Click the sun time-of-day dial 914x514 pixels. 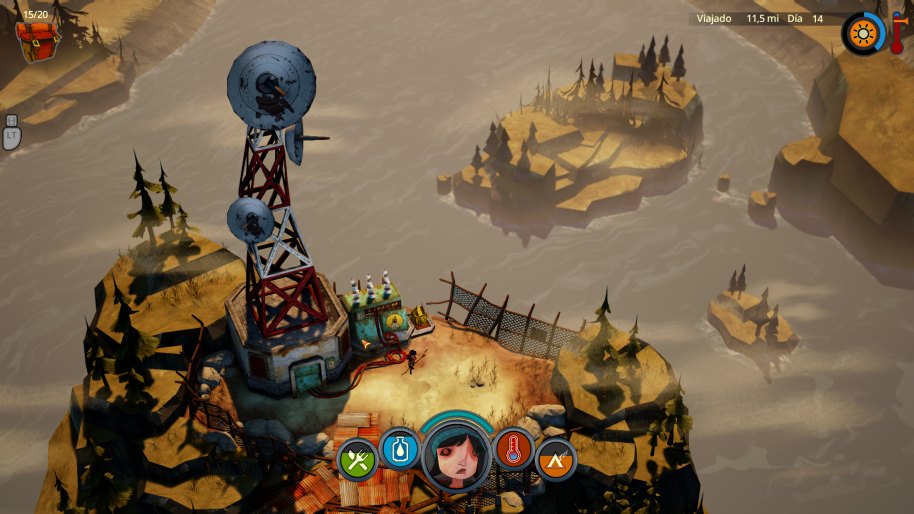tap(863, 35)
